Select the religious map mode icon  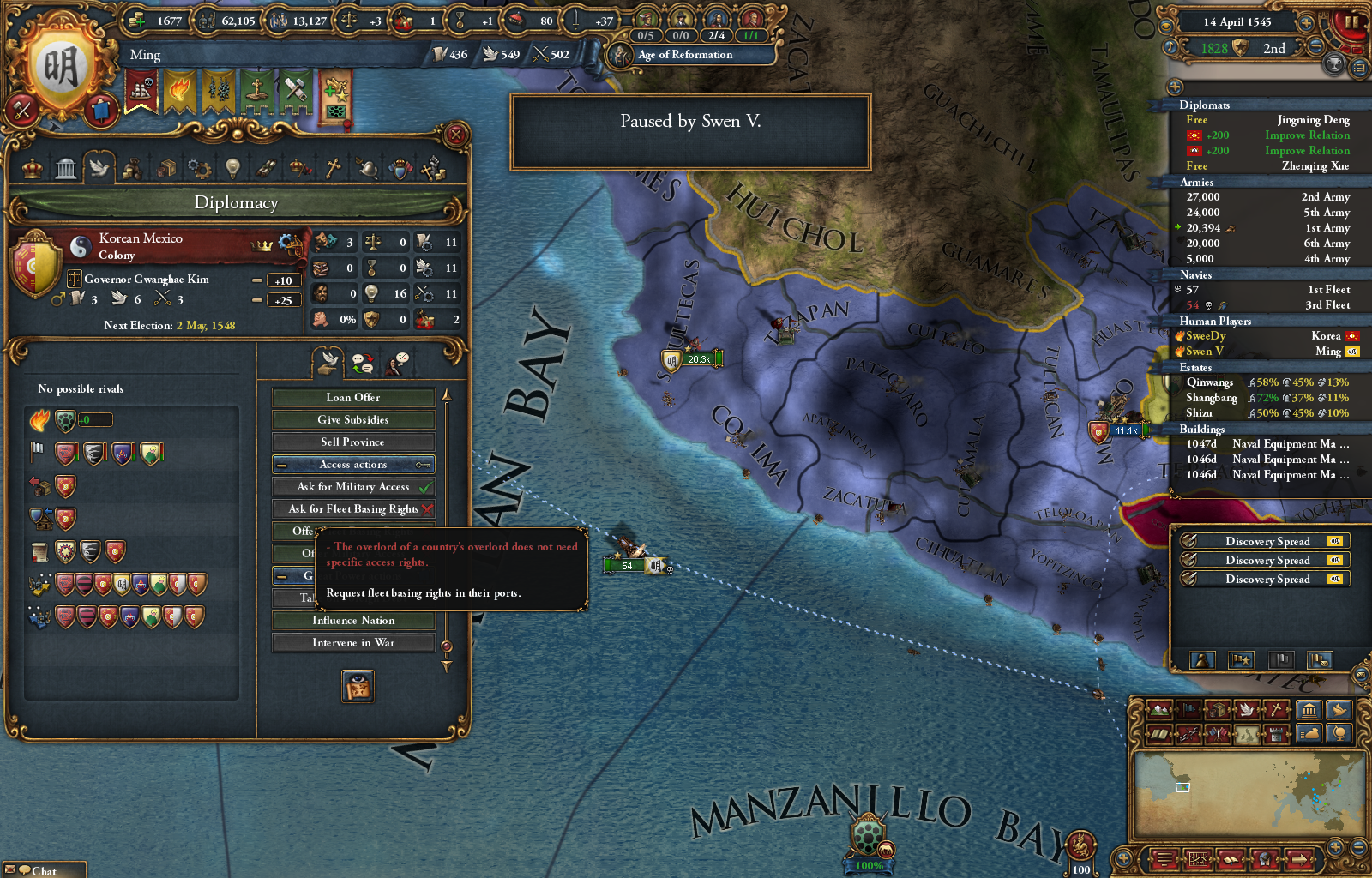coord(1276,710)
